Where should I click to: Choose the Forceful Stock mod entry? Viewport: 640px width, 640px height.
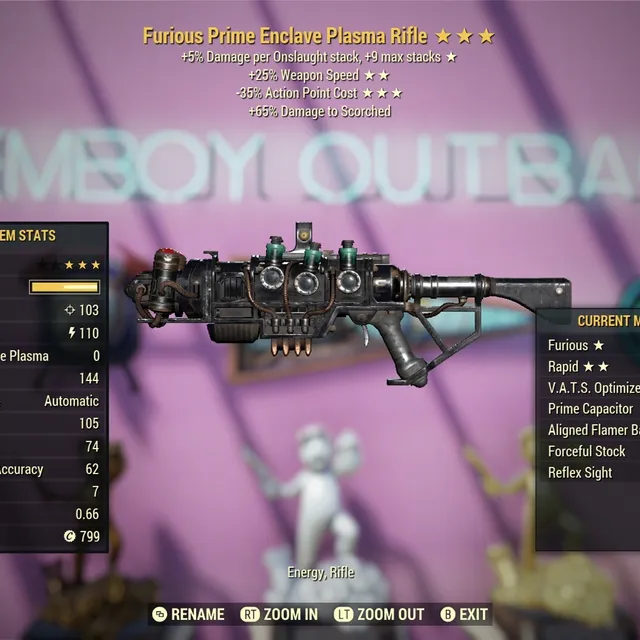[586, 451]
